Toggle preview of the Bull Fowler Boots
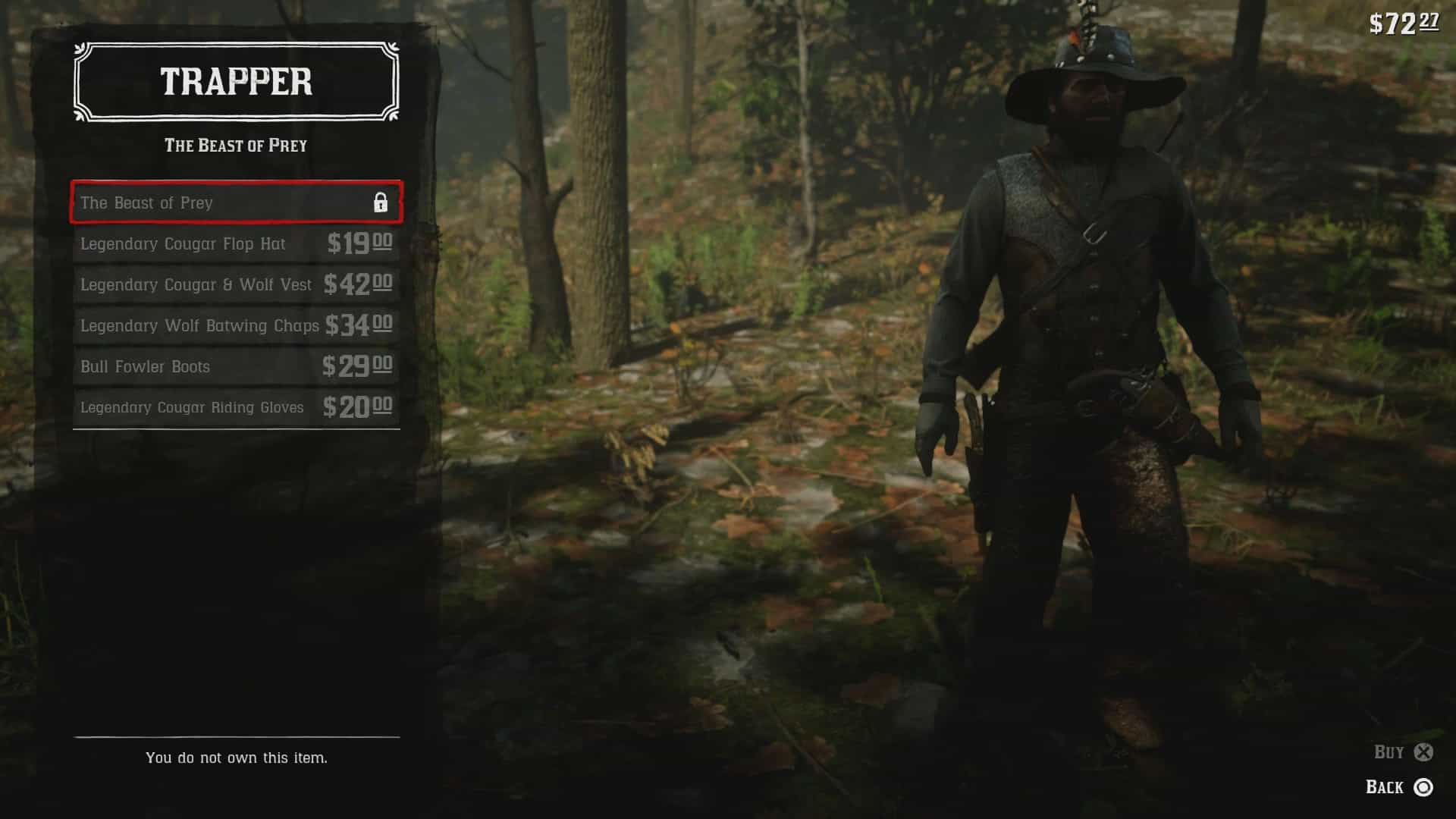This screenshot has height=819, width=1456. click(235, 366)
